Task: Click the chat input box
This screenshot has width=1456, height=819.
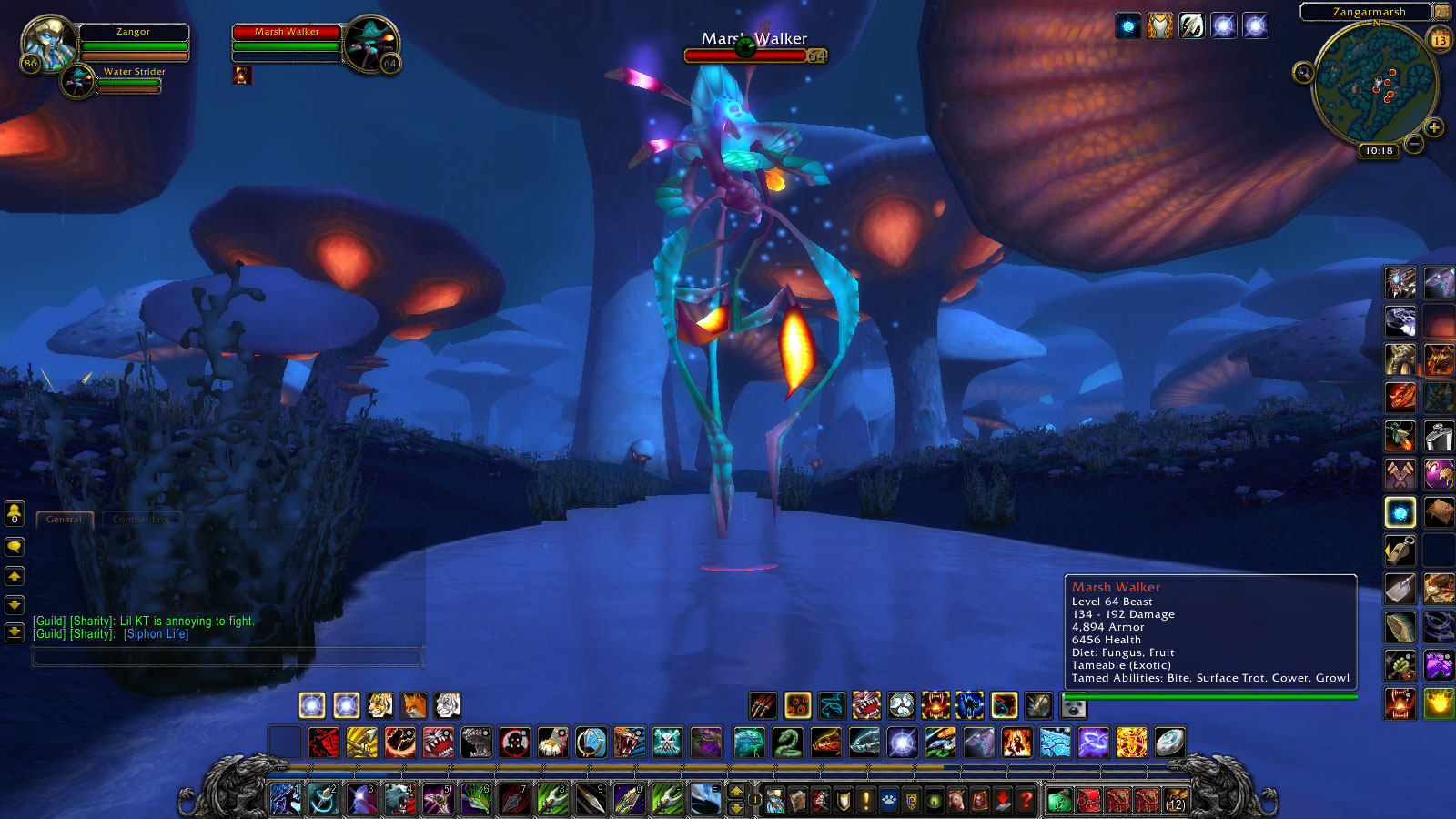Action: pos(227,656)
